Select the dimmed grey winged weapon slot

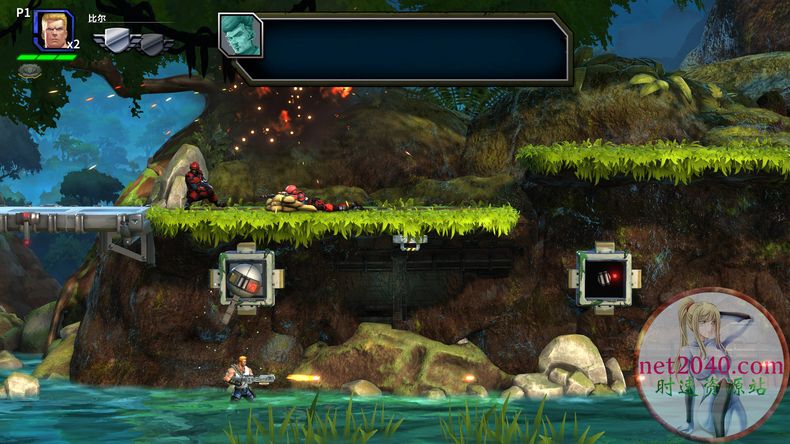(x=152, y=43)
